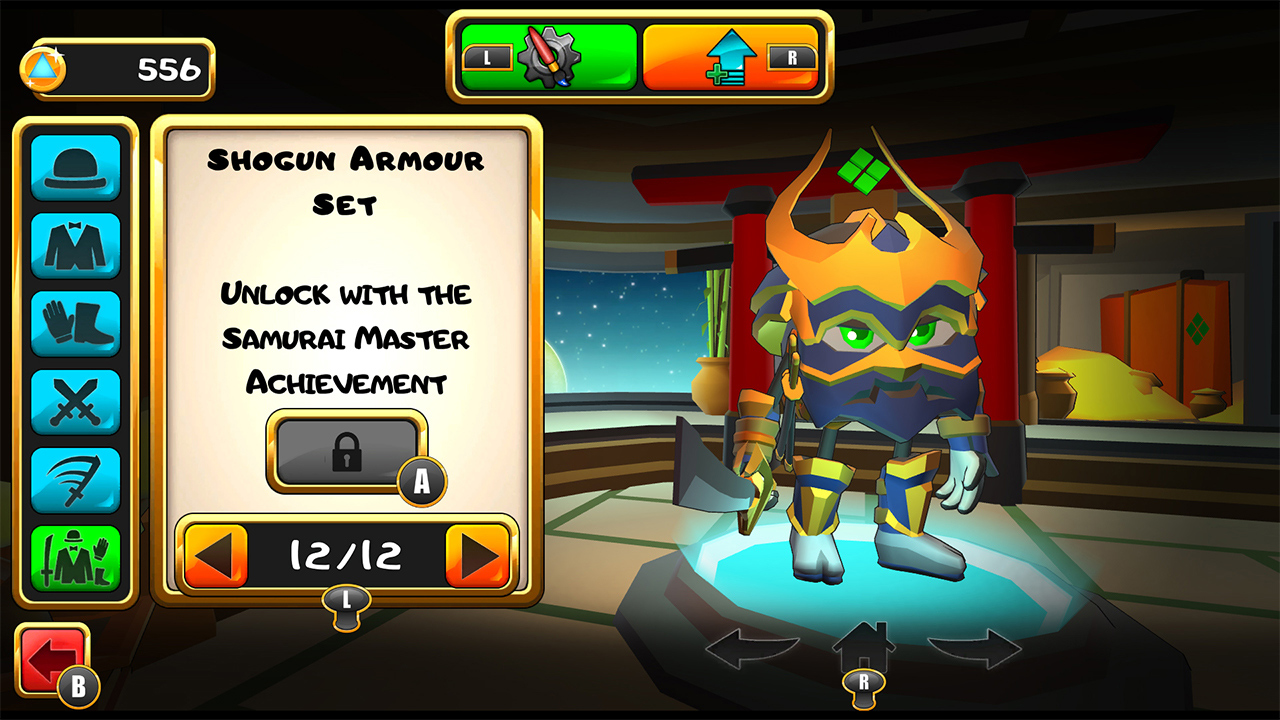Choose the gloves and boots category
The image size is (1280, 720).
(x=75, y=323)
